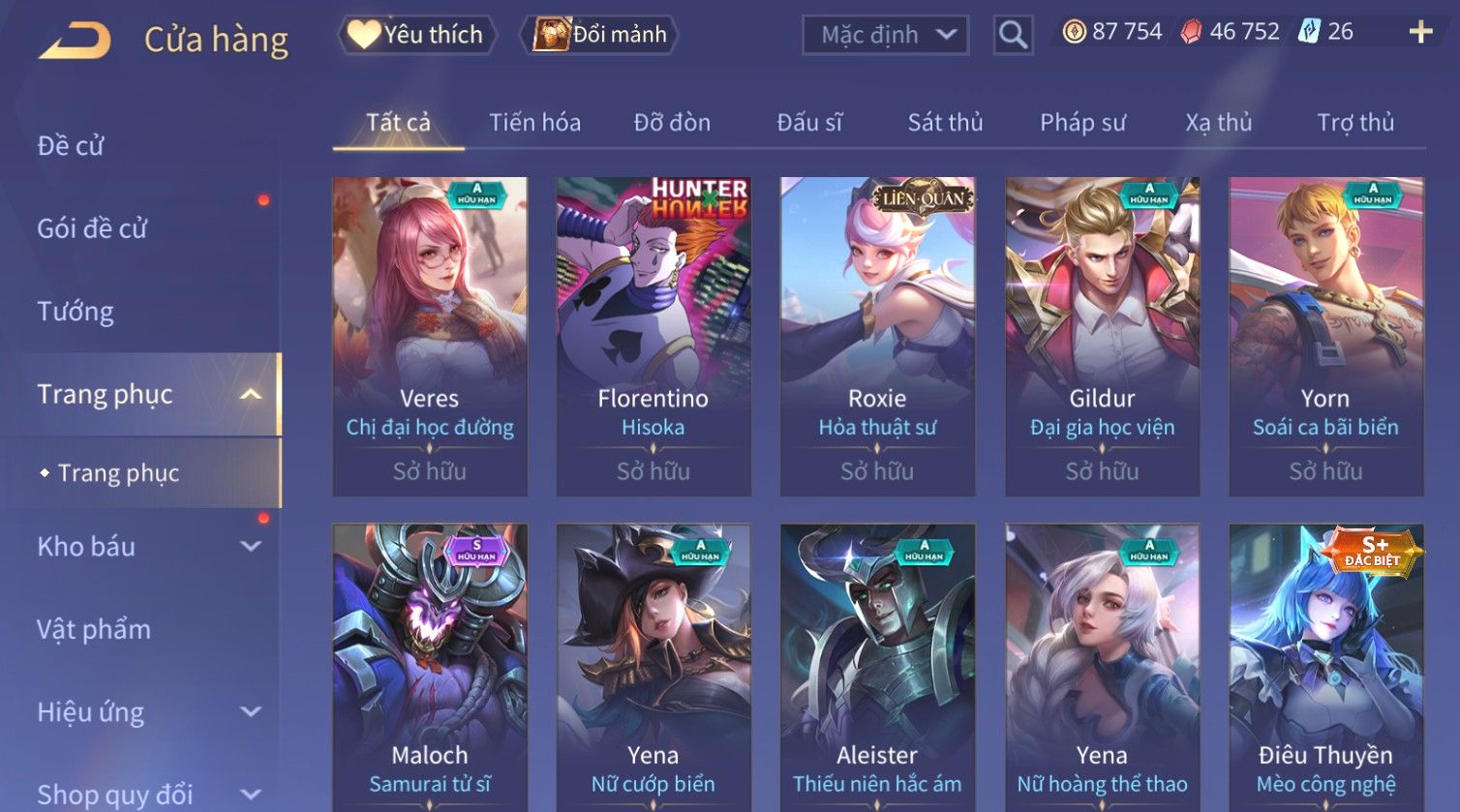Open the Vật phẩm items section
Image resolution: width=1460 pixels, height=812 pixels.
(x=94, y=630)
